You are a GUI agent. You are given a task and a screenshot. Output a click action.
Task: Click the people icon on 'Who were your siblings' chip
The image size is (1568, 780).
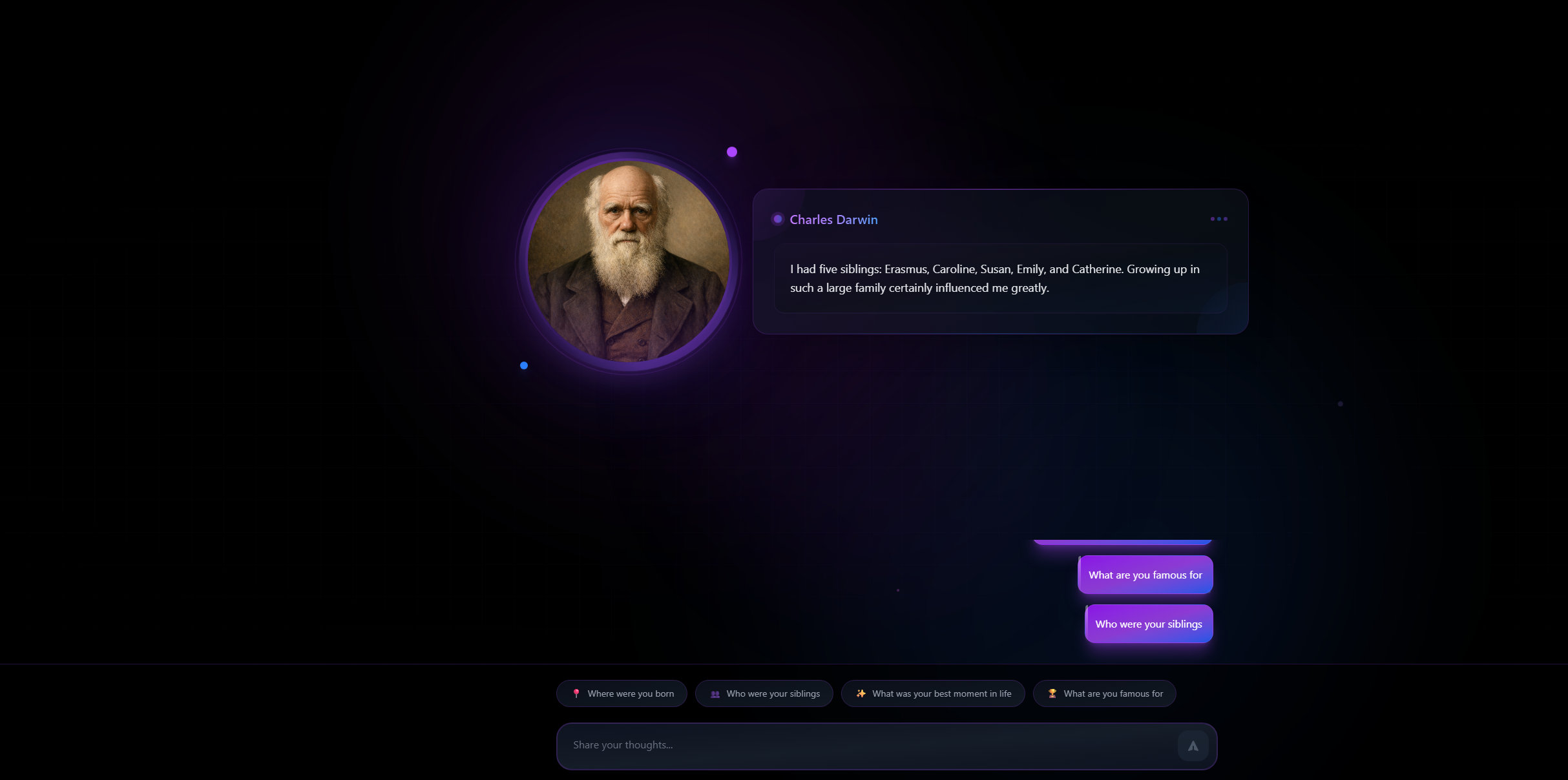(715, 693)
